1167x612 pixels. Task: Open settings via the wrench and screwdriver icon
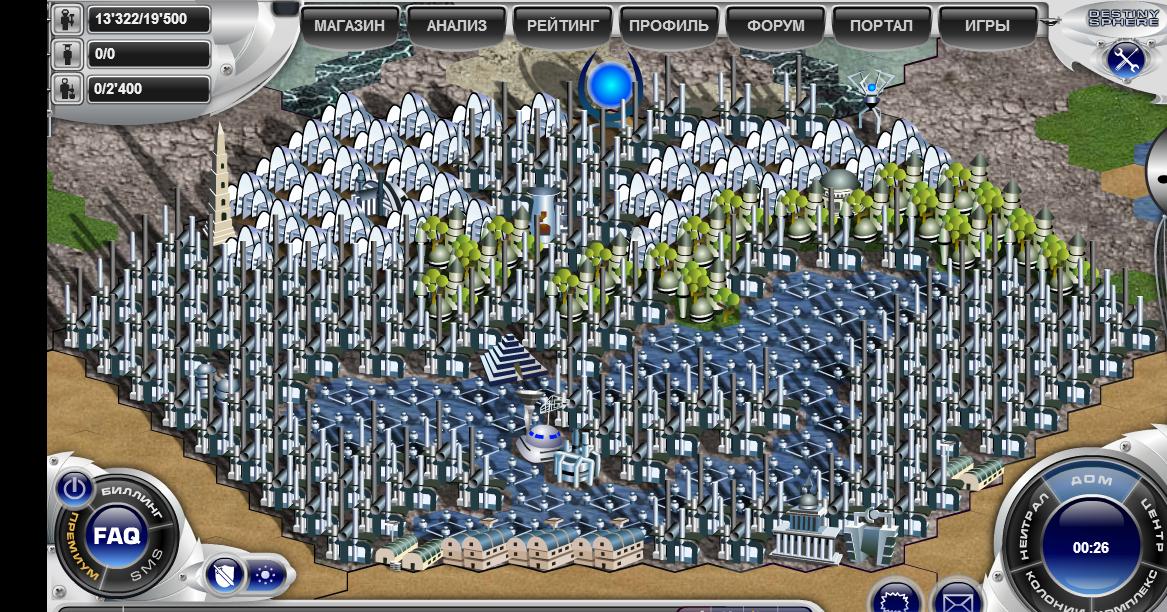(1125, 58)
